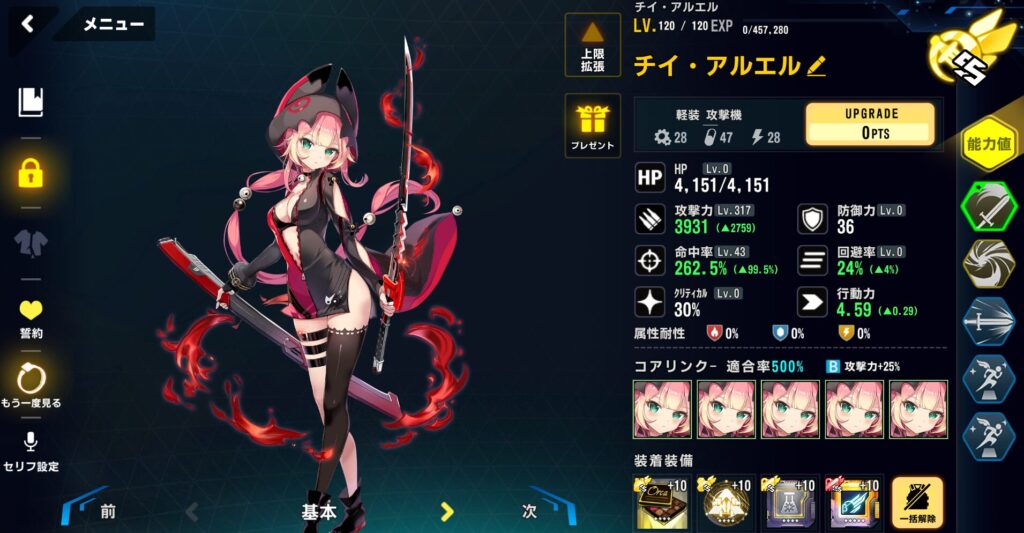The image size is (1024, 533).
Task: Open the プレゼント gift button
Action: (x=592, y=126)
